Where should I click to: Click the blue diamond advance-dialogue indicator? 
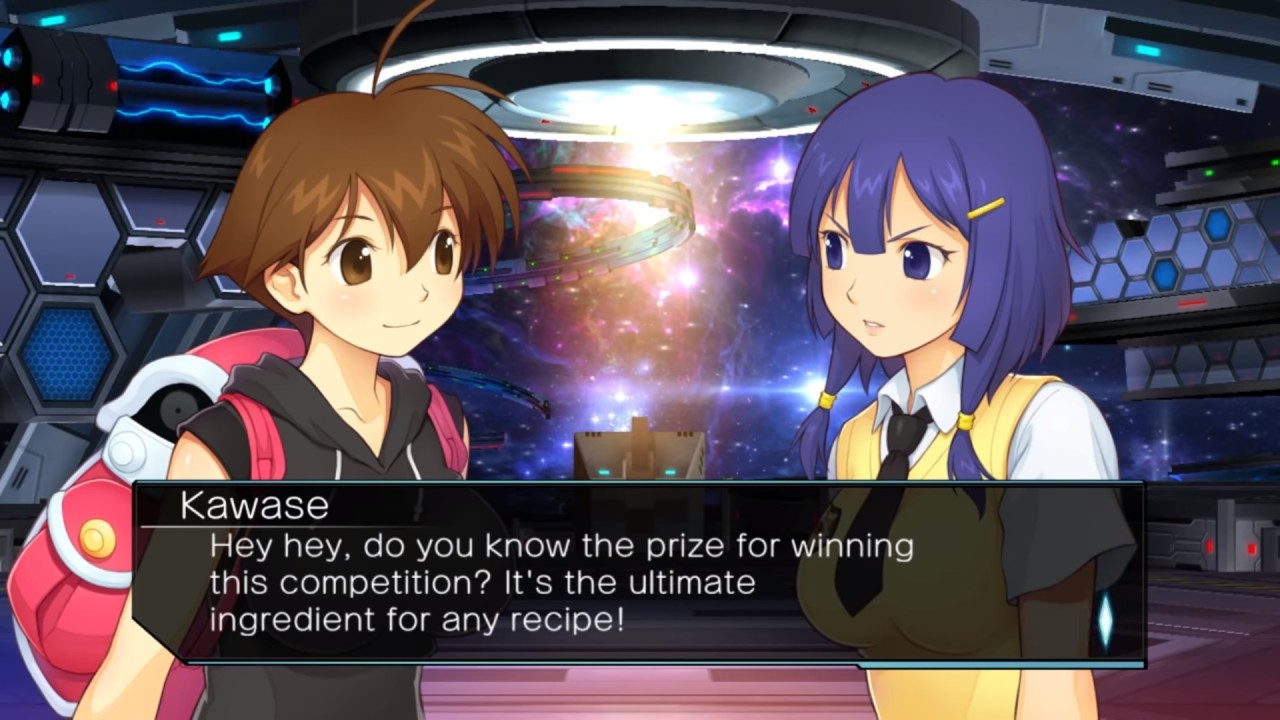pos(1105,619)
